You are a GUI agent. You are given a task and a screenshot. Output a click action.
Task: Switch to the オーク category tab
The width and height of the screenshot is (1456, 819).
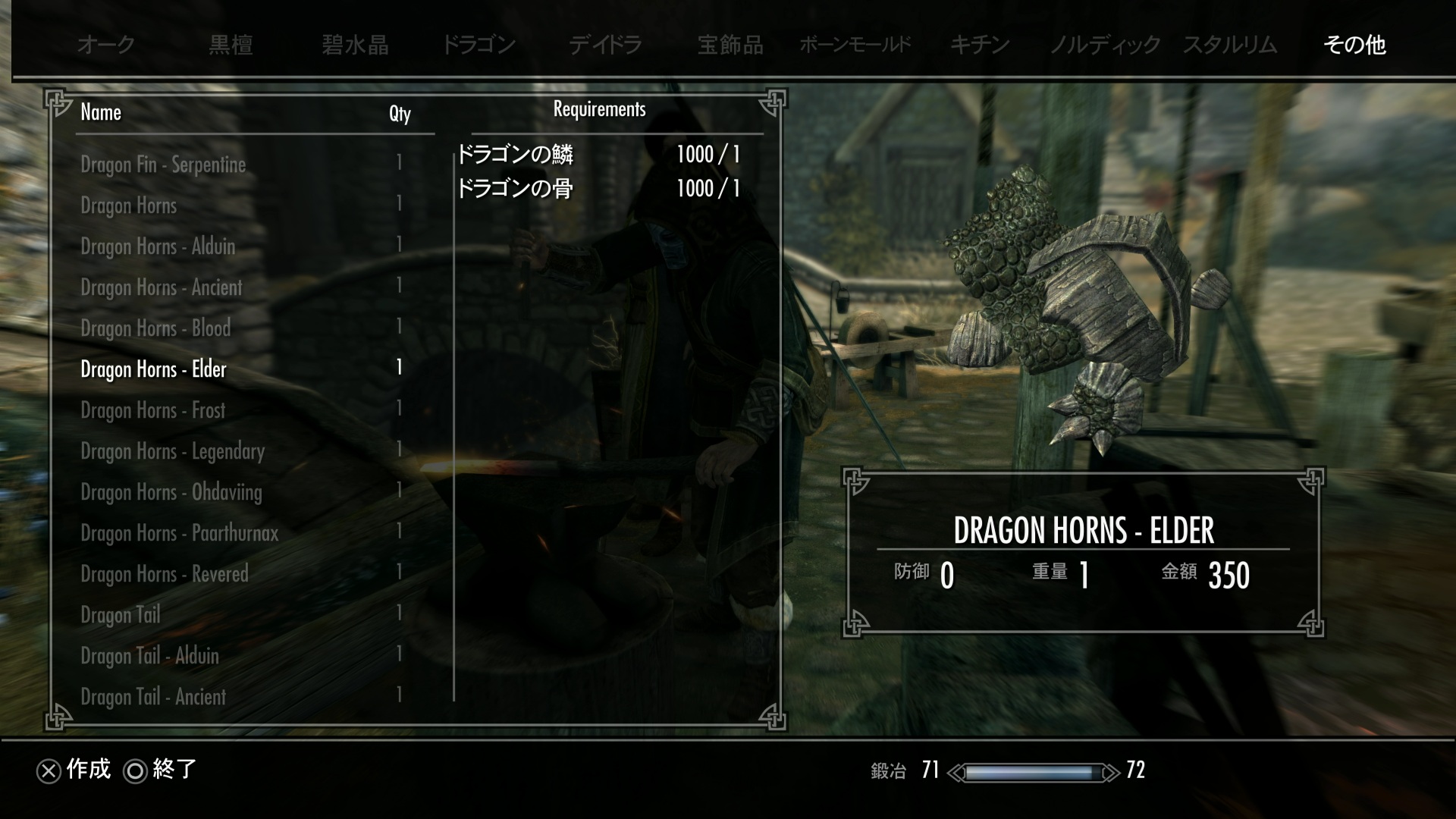coord(105,45)
